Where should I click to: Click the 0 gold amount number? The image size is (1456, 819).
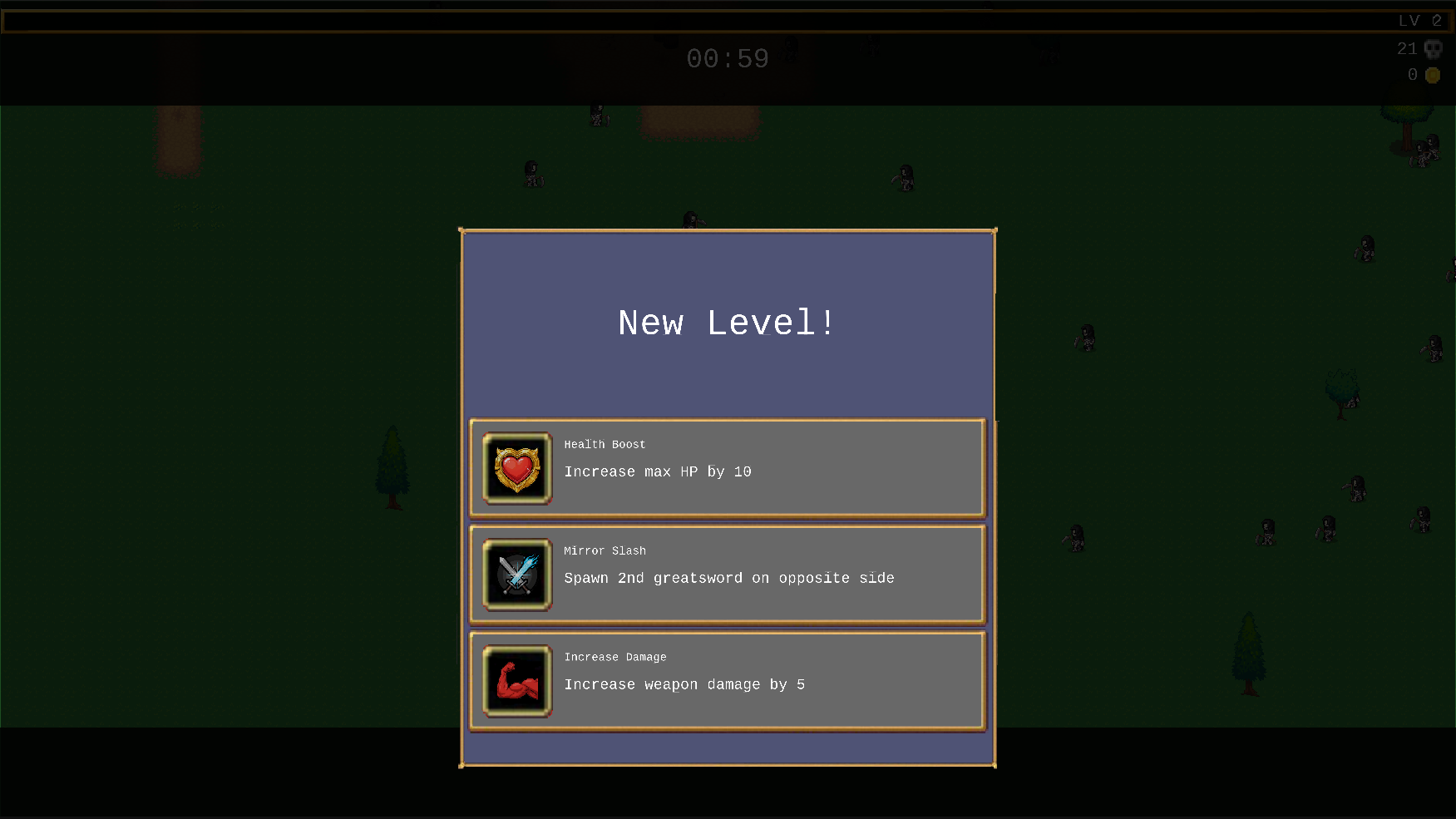(1413, 75)
